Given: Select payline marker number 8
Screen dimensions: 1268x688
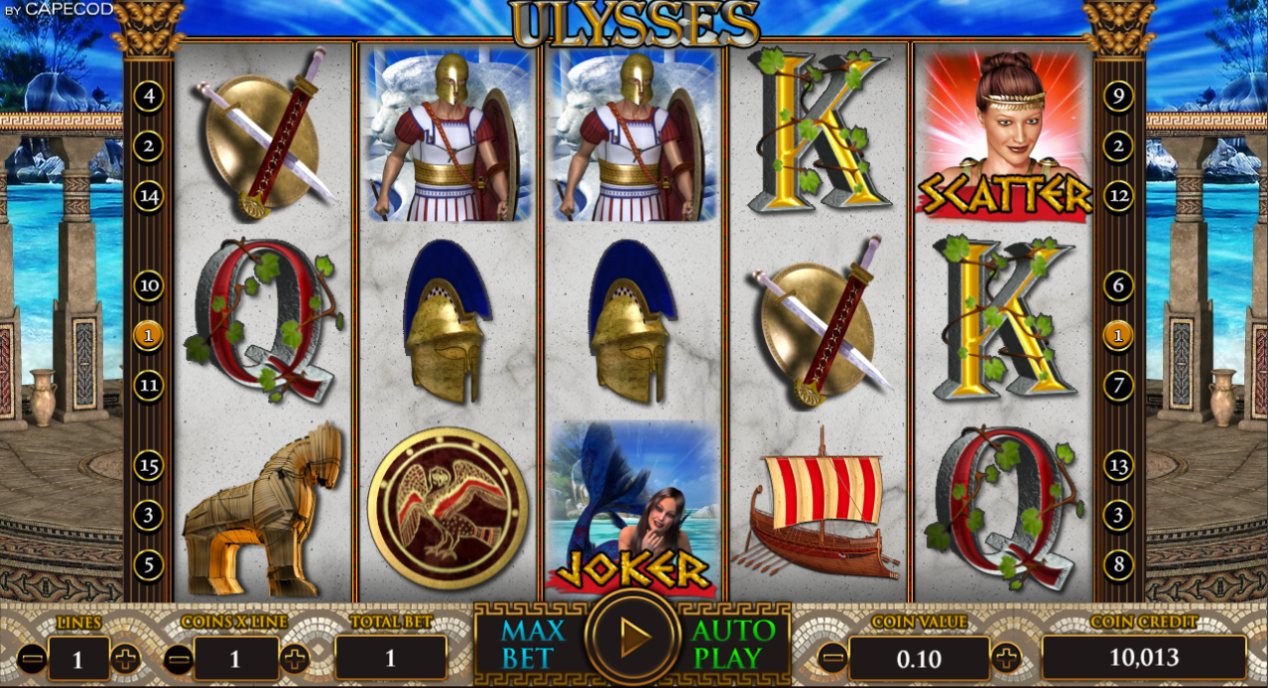Looking at the screenshot, I should pyautogui.click(x=1118, y=564).
